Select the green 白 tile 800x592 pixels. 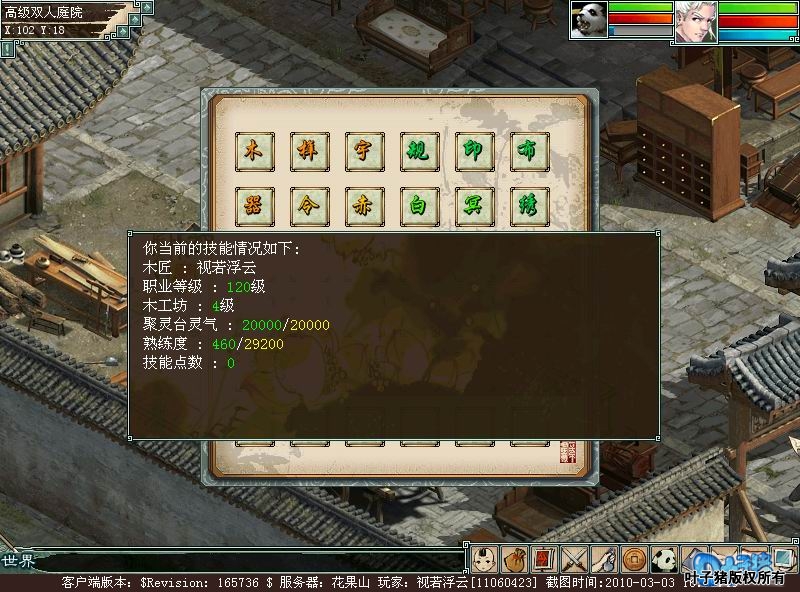click(x=418, y=205)
